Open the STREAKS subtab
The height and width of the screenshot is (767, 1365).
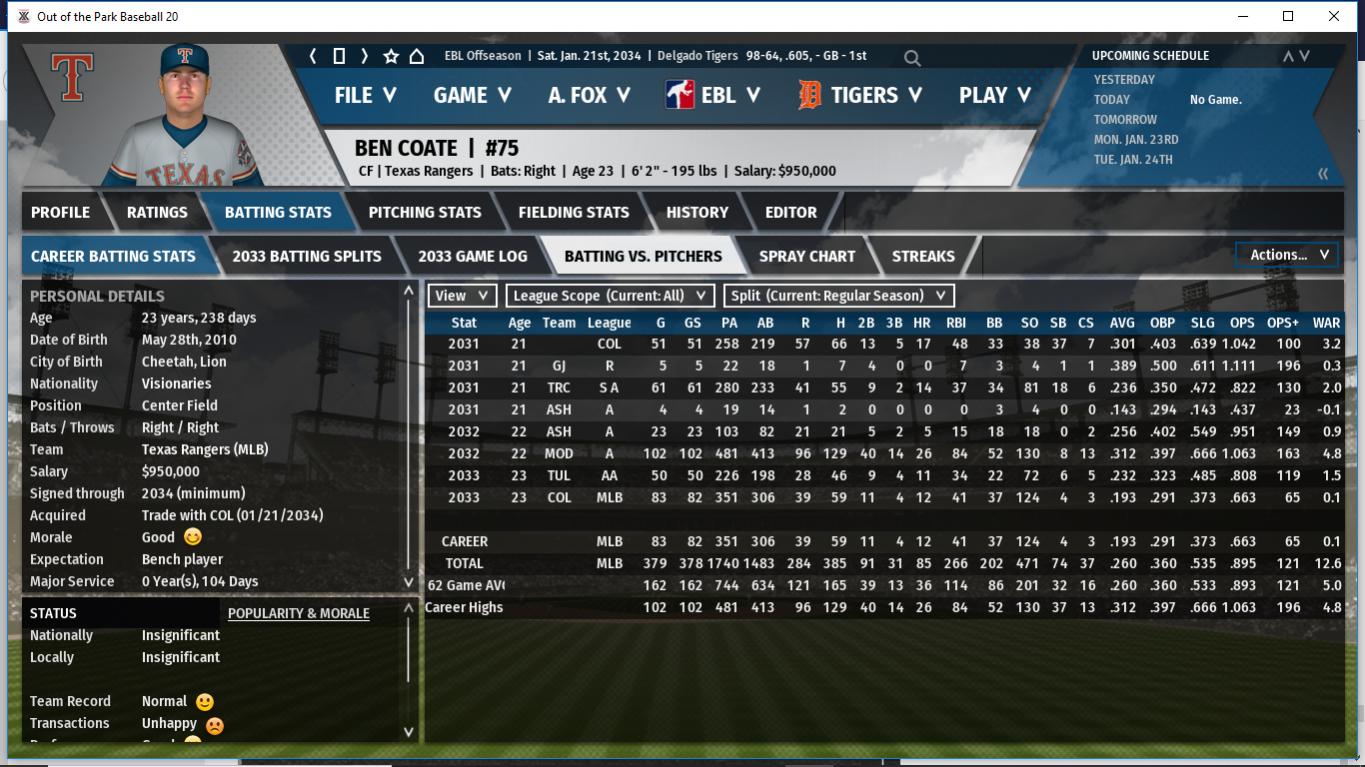click(923, 256)
